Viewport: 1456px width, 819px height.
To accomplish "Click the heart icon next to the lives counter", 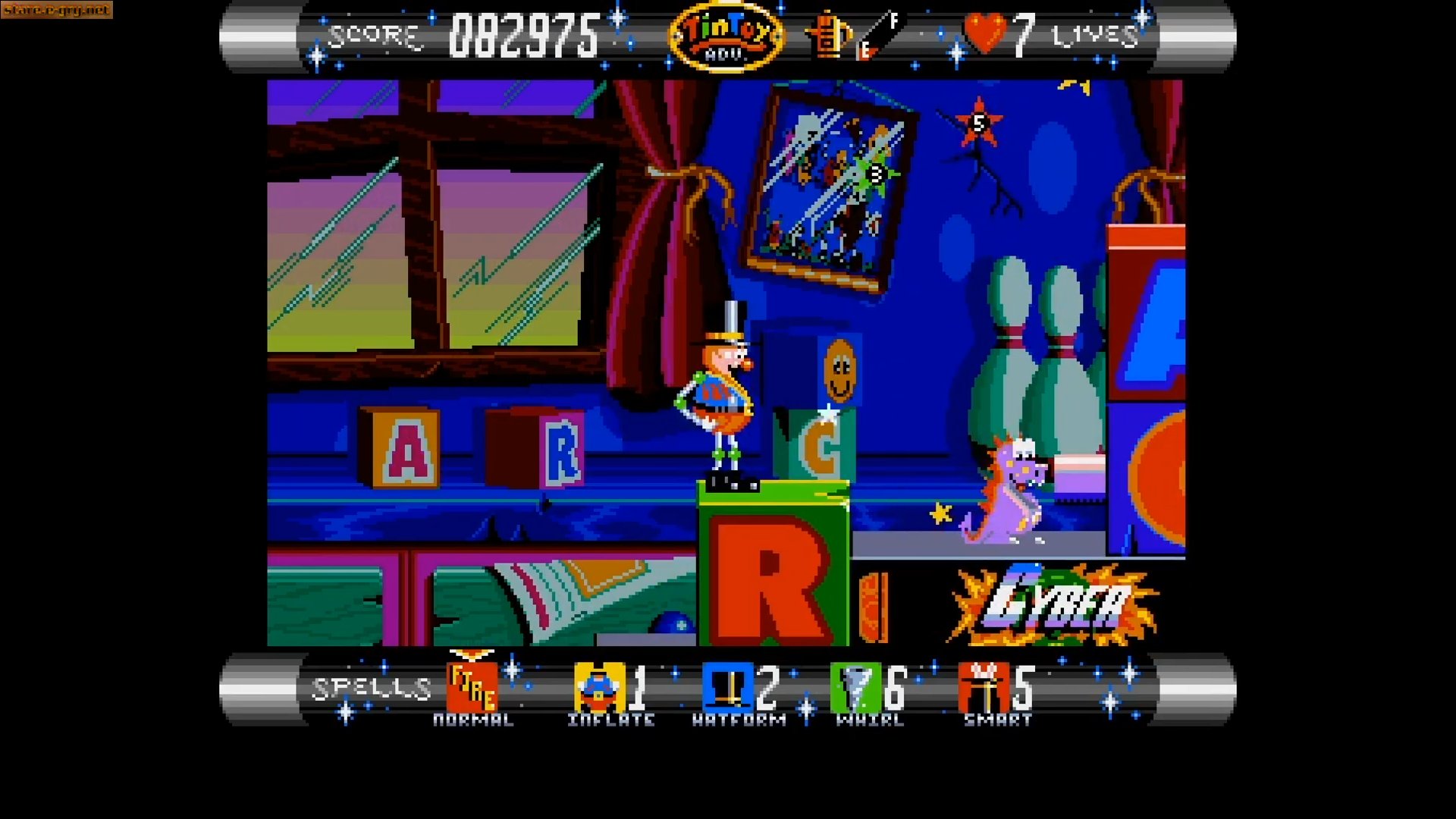I will (x=982, y=32).
